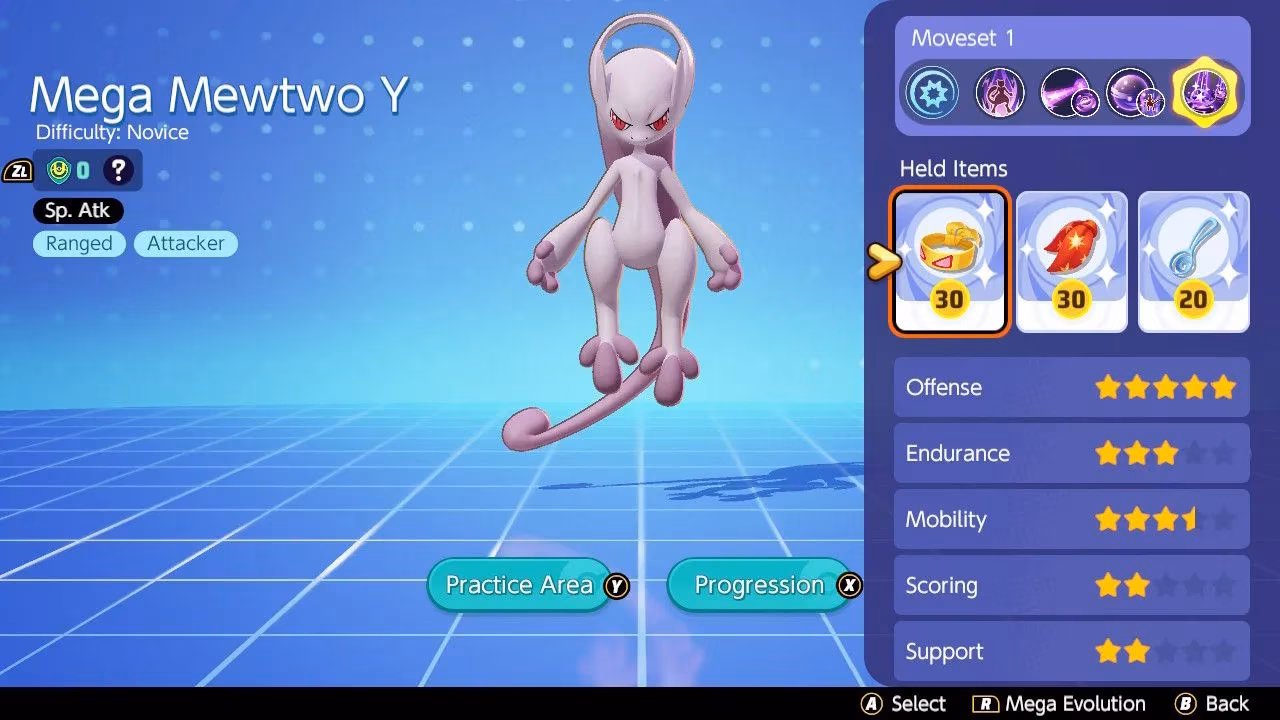Image resolution: width=1280 pixels, height=720 pixels.
Task: Click the green emblem badge next to ZL
Action: pos(60,170)
